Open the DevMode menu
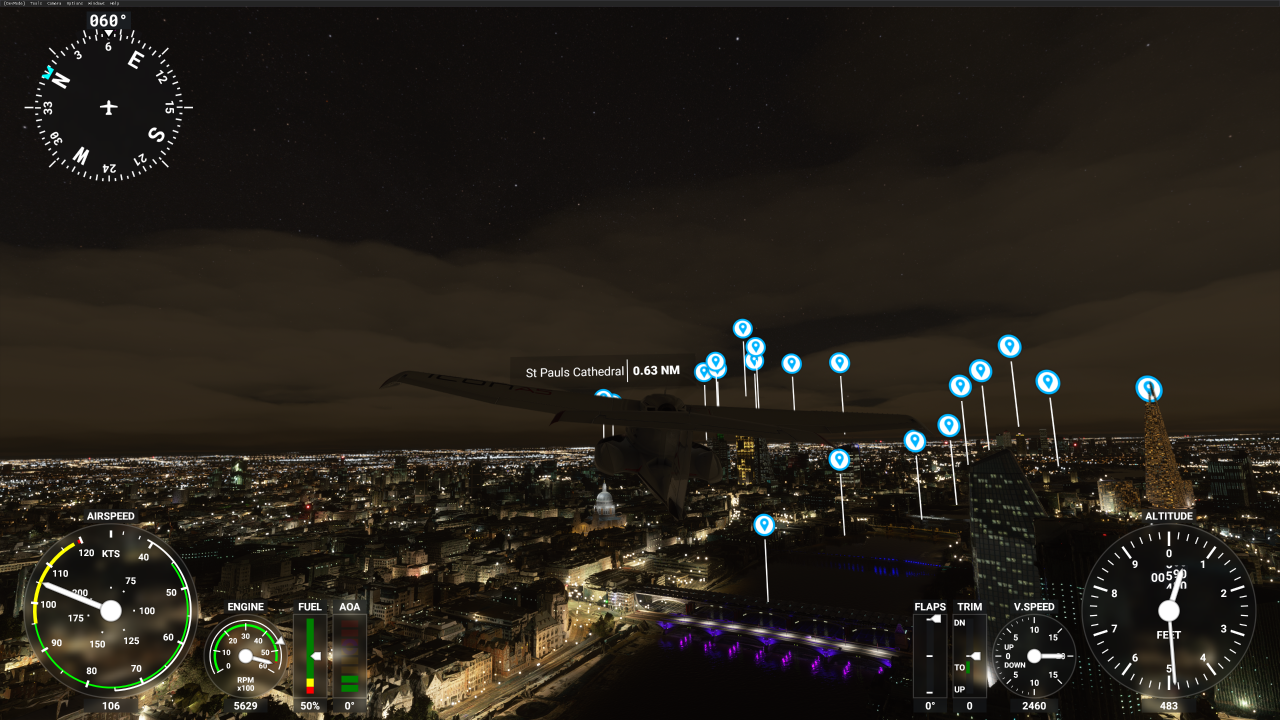1280x720 pixels. [14, 3]
